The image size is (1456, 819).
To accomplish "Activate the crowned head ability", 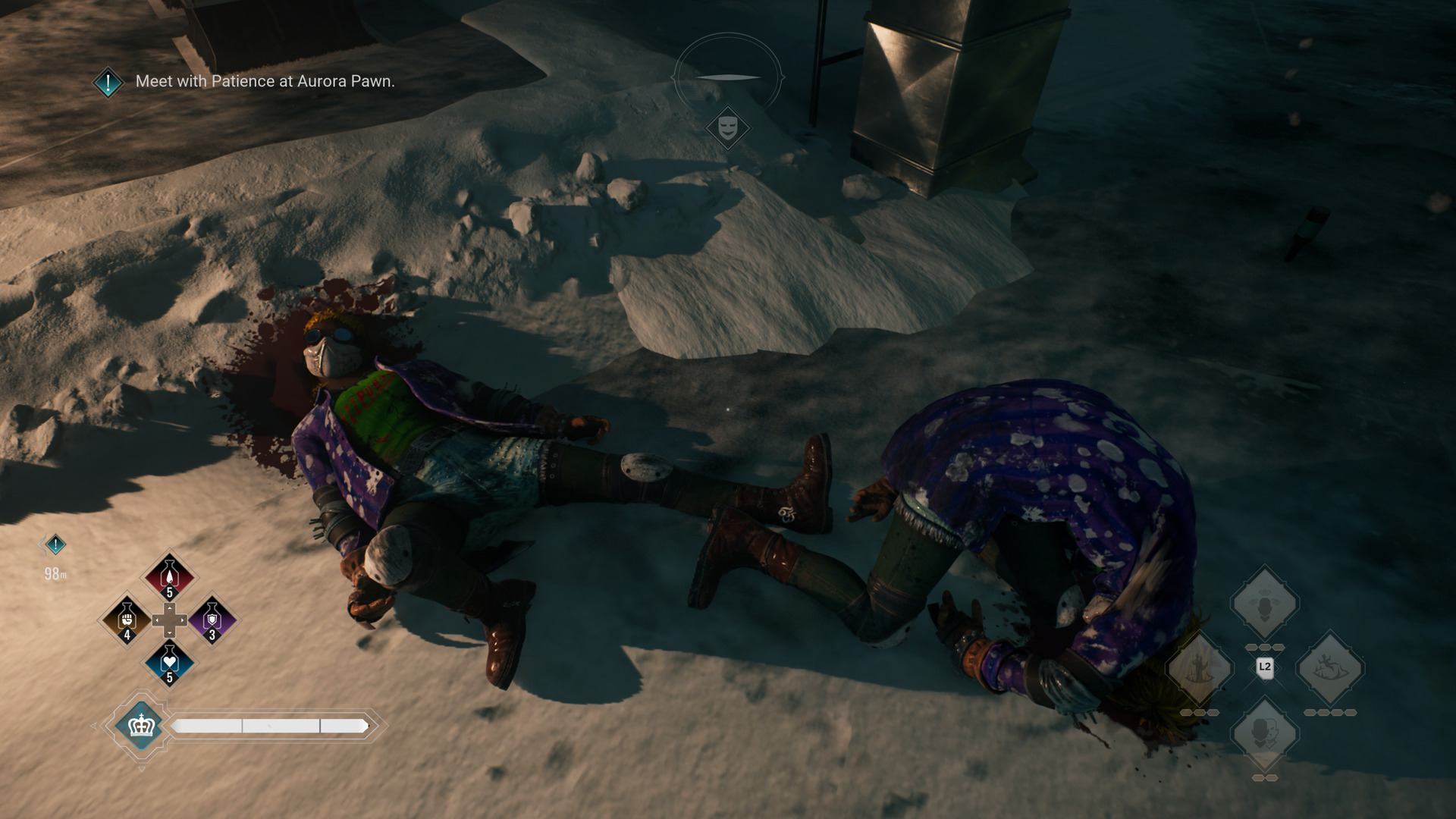I will (x=1264, y=604).
